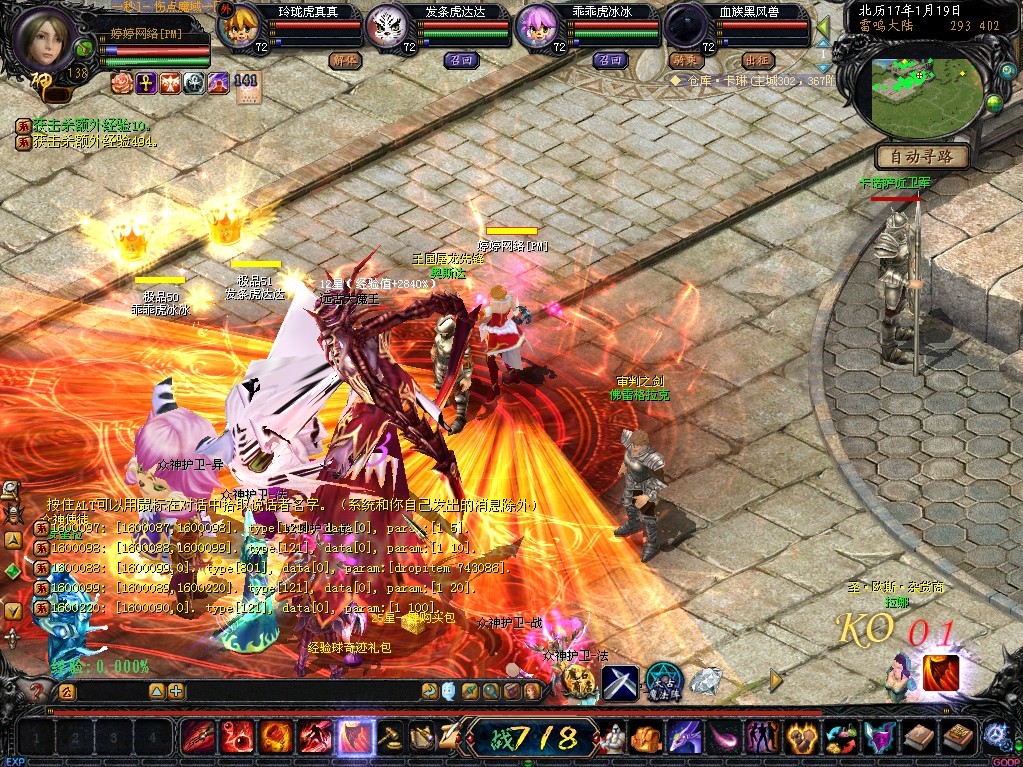
Task: Click the 解体 button under 玲珑虎真真
Action: 344,60
